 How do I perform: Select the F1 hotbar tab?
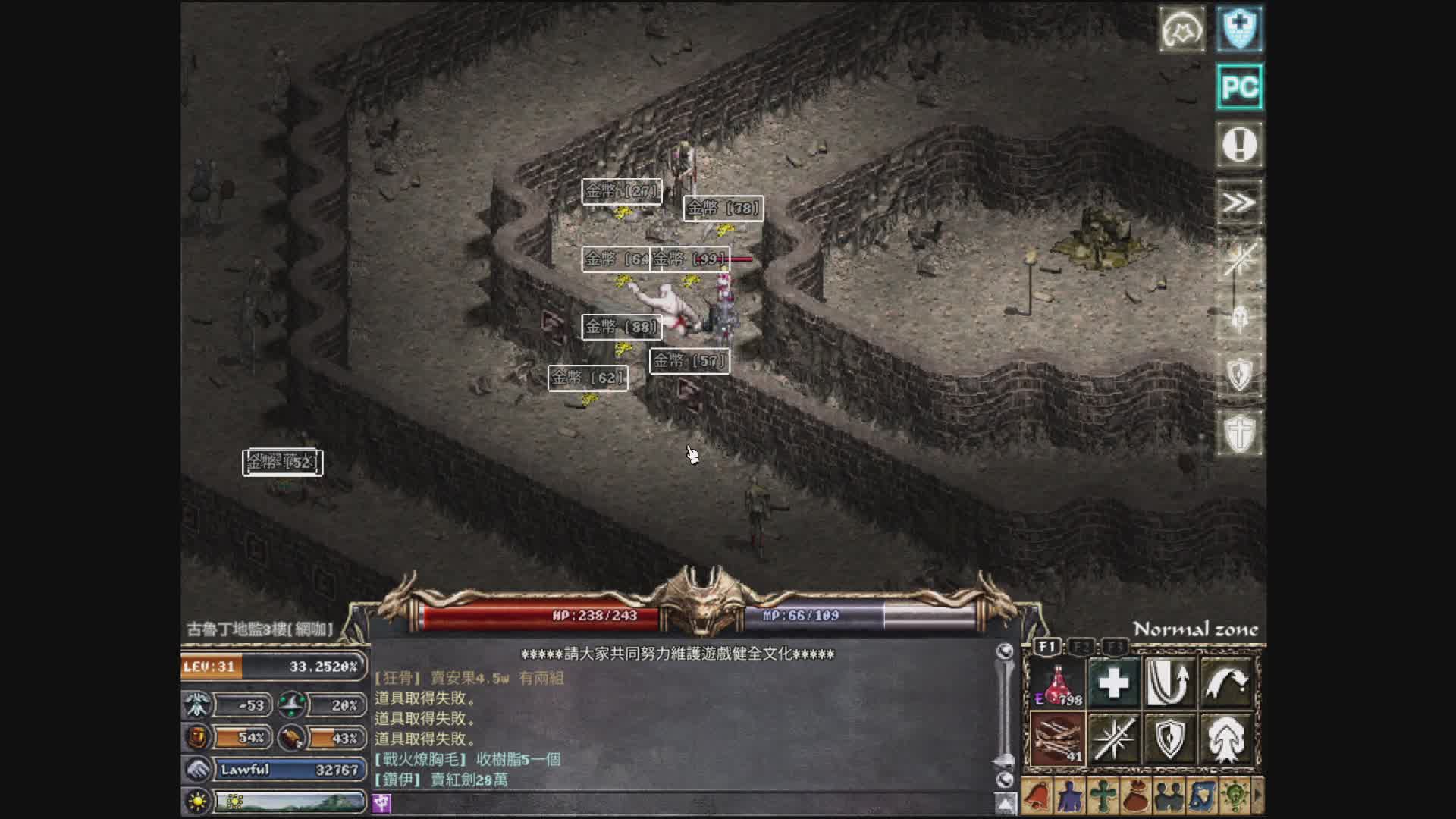click(1047, 647)
